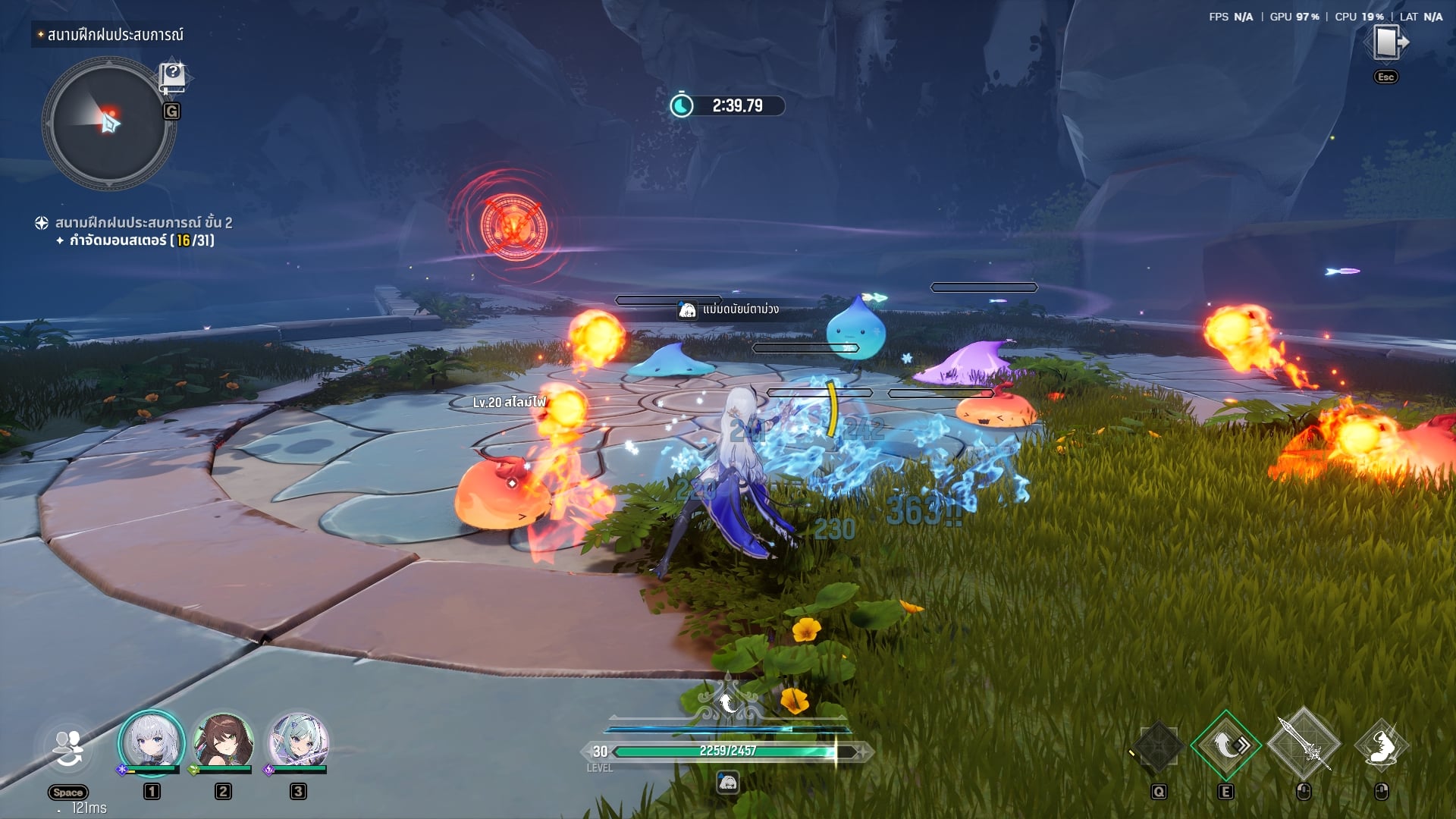
Task: Switch to the brown-haired character portrait
Action: pyautogui.click(x=223, y=742)
